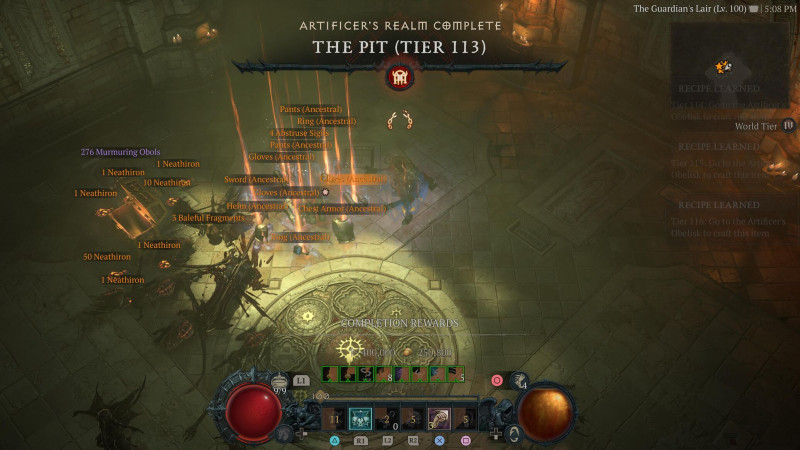Loot the 50 Neathiron stack
Screen dimensions: 800x450
tap(107, 257)
